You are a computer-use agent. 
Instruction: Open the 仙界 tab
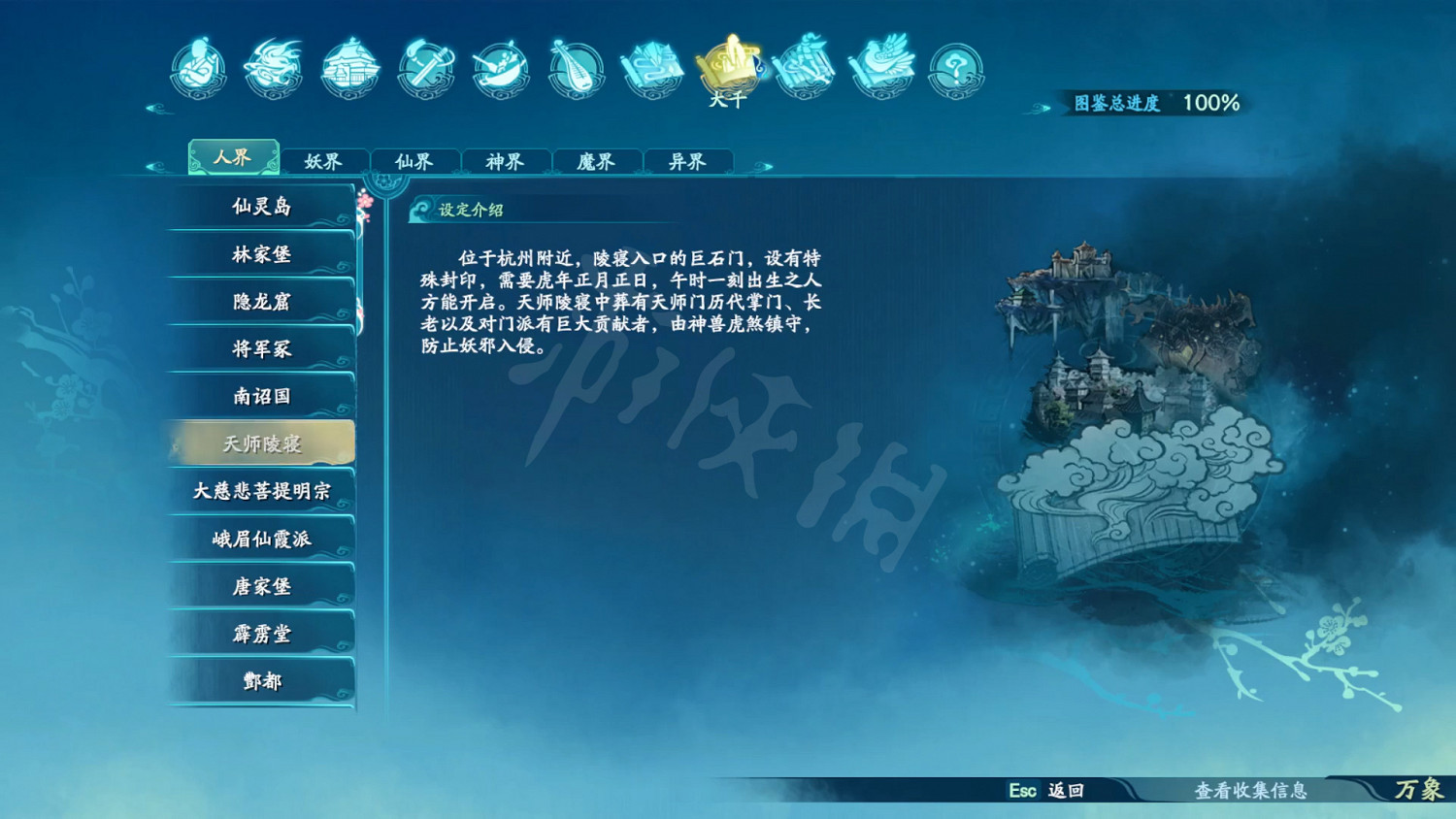coord(415,160)
